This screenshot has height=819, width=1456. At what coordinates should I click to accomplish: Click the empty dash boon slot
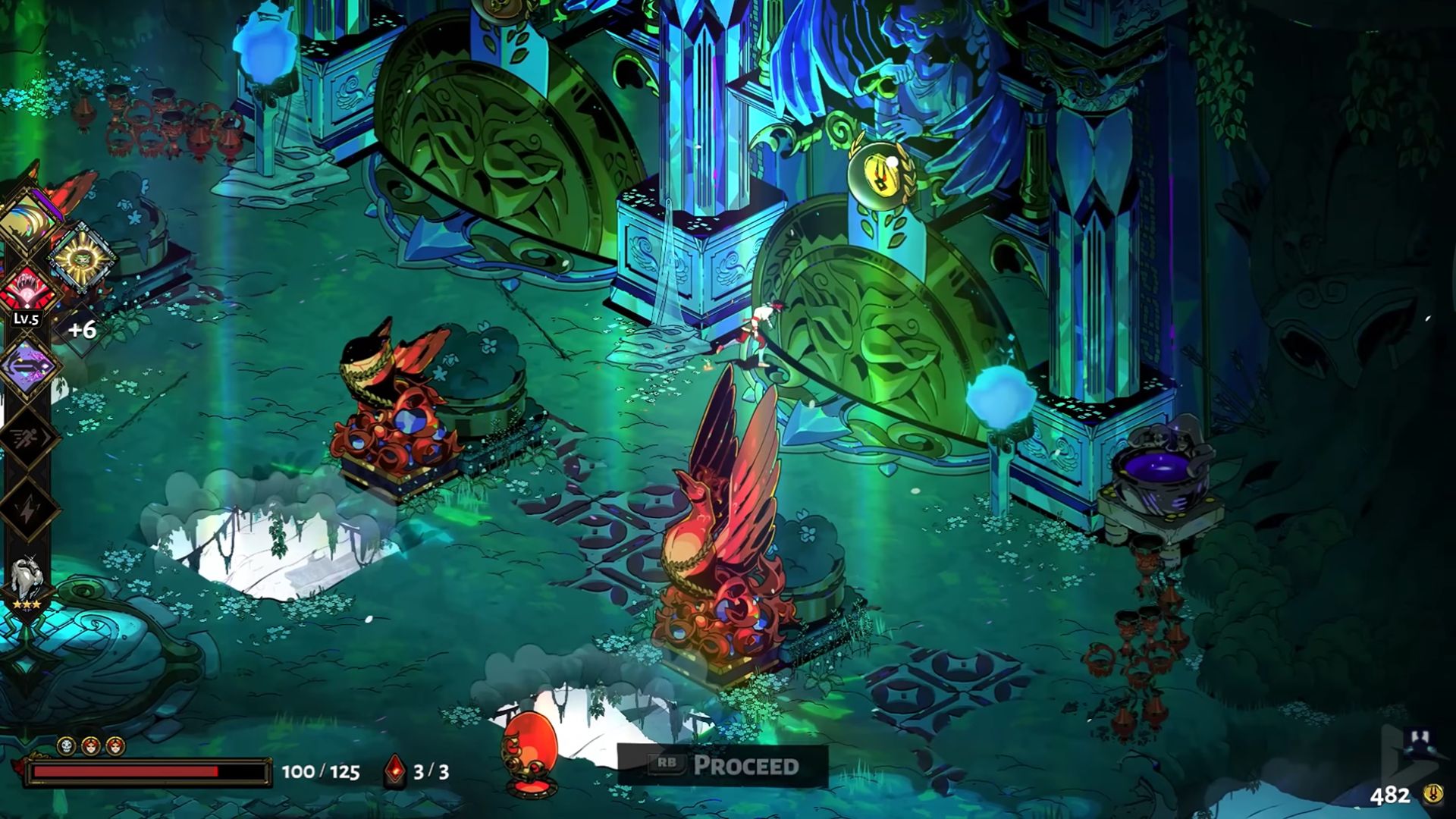click(27, 438)
